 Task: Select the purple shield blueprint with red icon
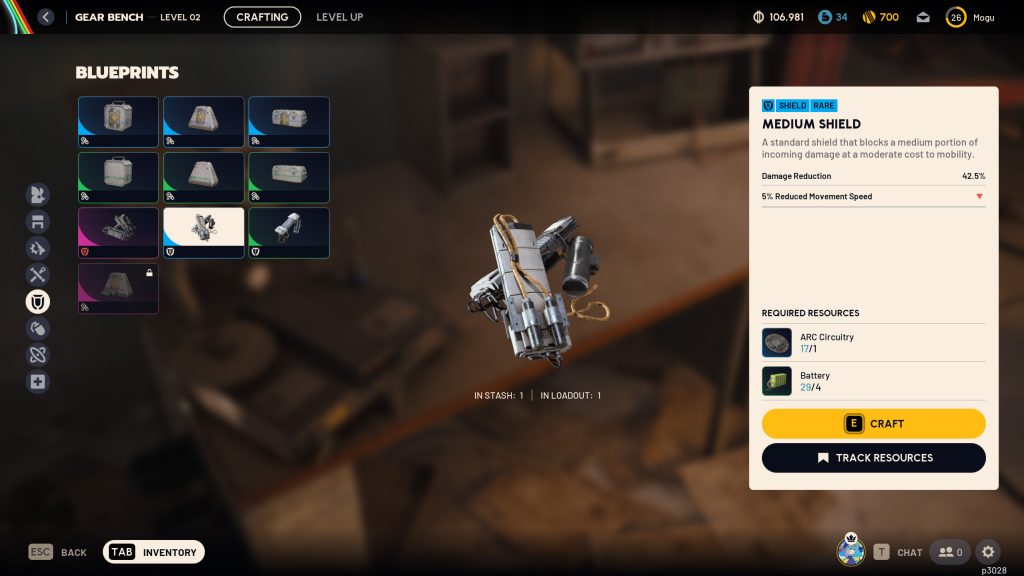[118, 232]
